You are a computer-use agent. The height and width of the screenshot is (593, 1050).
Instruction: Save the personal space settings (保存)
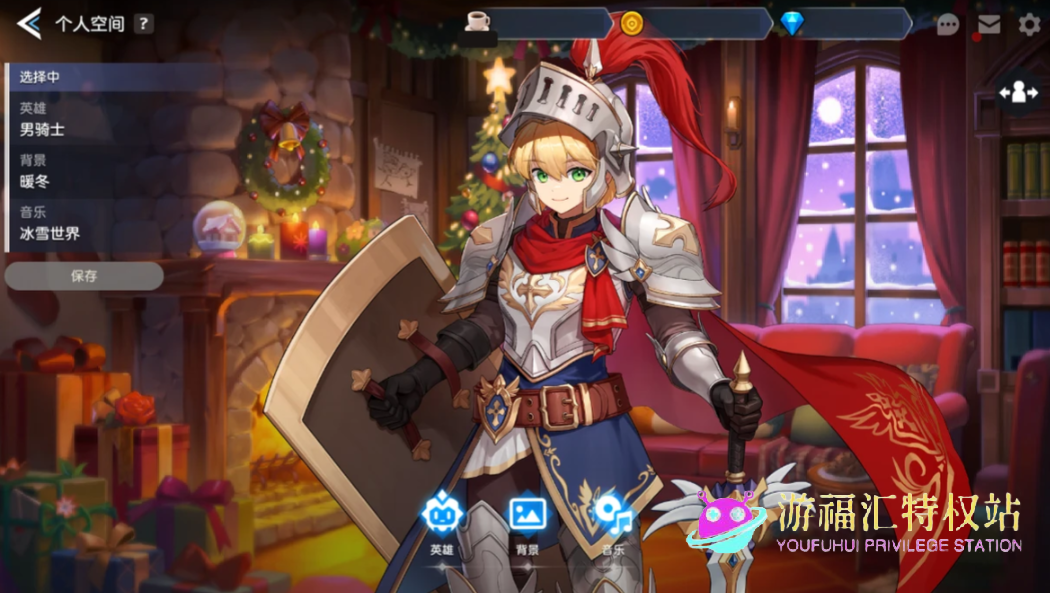click(84, 276)
